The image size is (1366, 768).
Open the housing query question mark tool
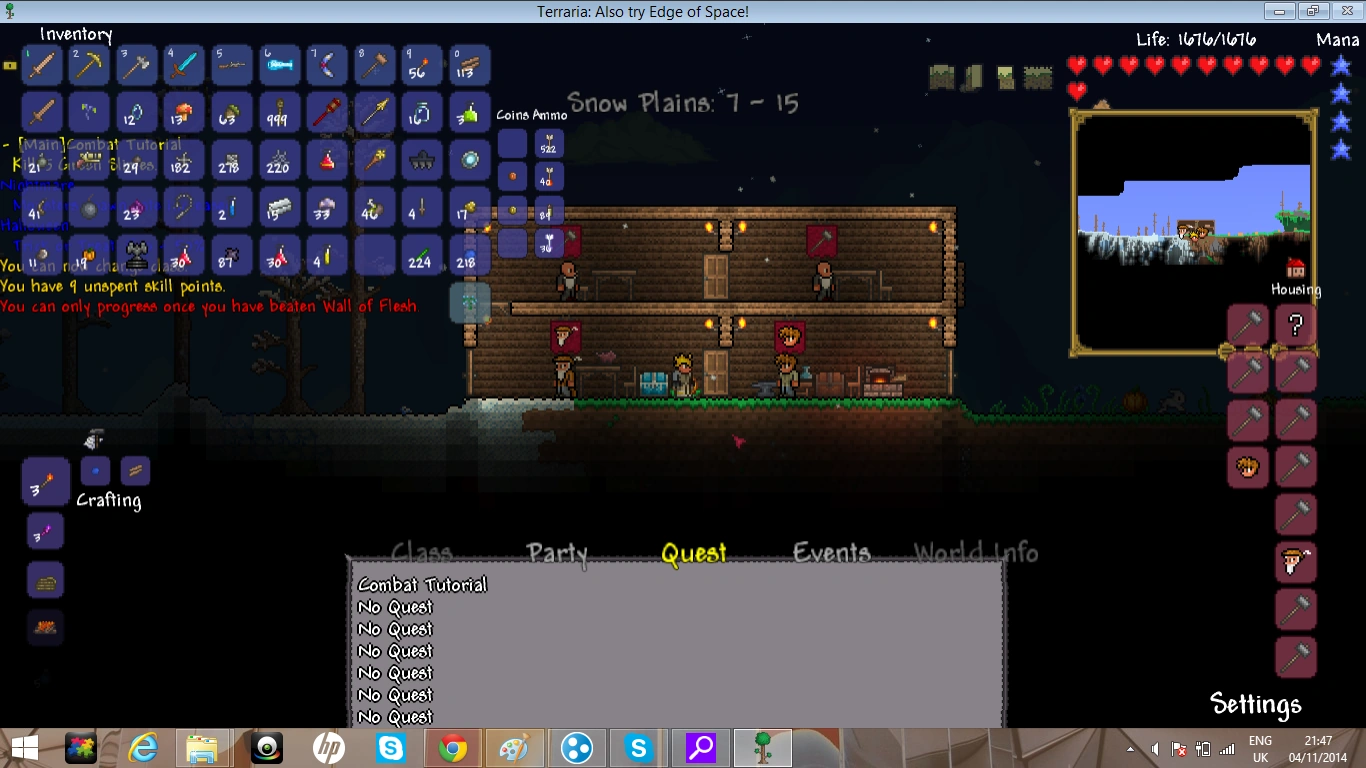[1295, 324]
